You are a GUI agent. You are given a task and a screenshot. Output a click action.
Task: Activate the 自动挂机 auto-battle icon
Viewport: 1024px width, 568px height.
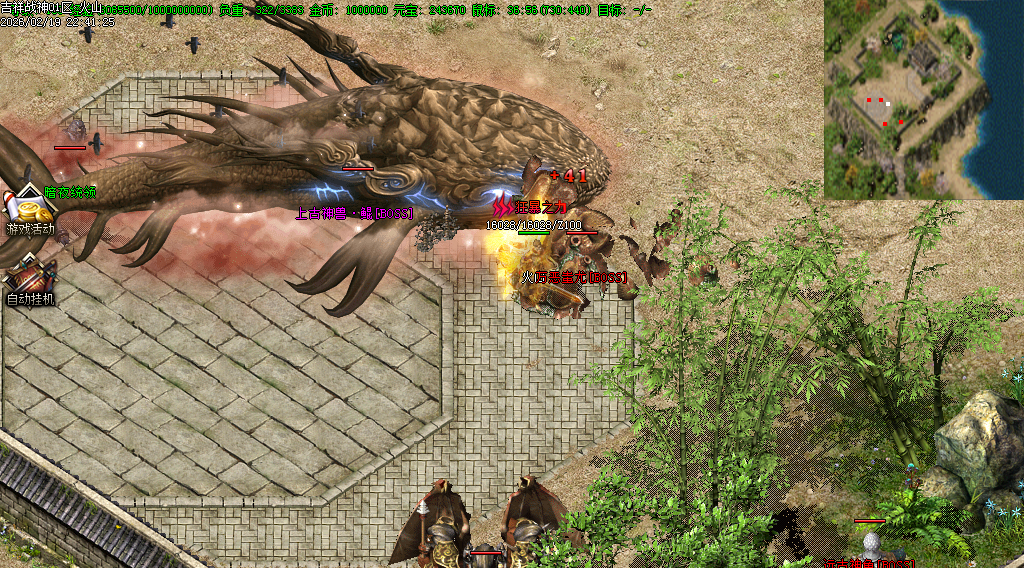[30, 277]
